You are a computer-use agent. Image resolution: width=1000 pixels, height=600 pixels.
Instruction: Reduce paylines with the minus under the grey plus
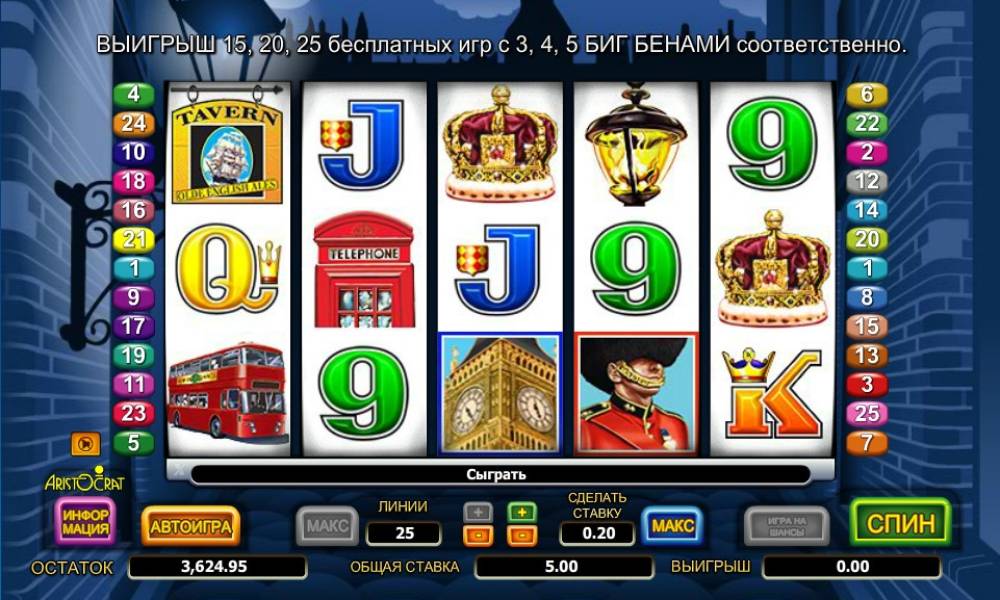click(x=478, y=535)
